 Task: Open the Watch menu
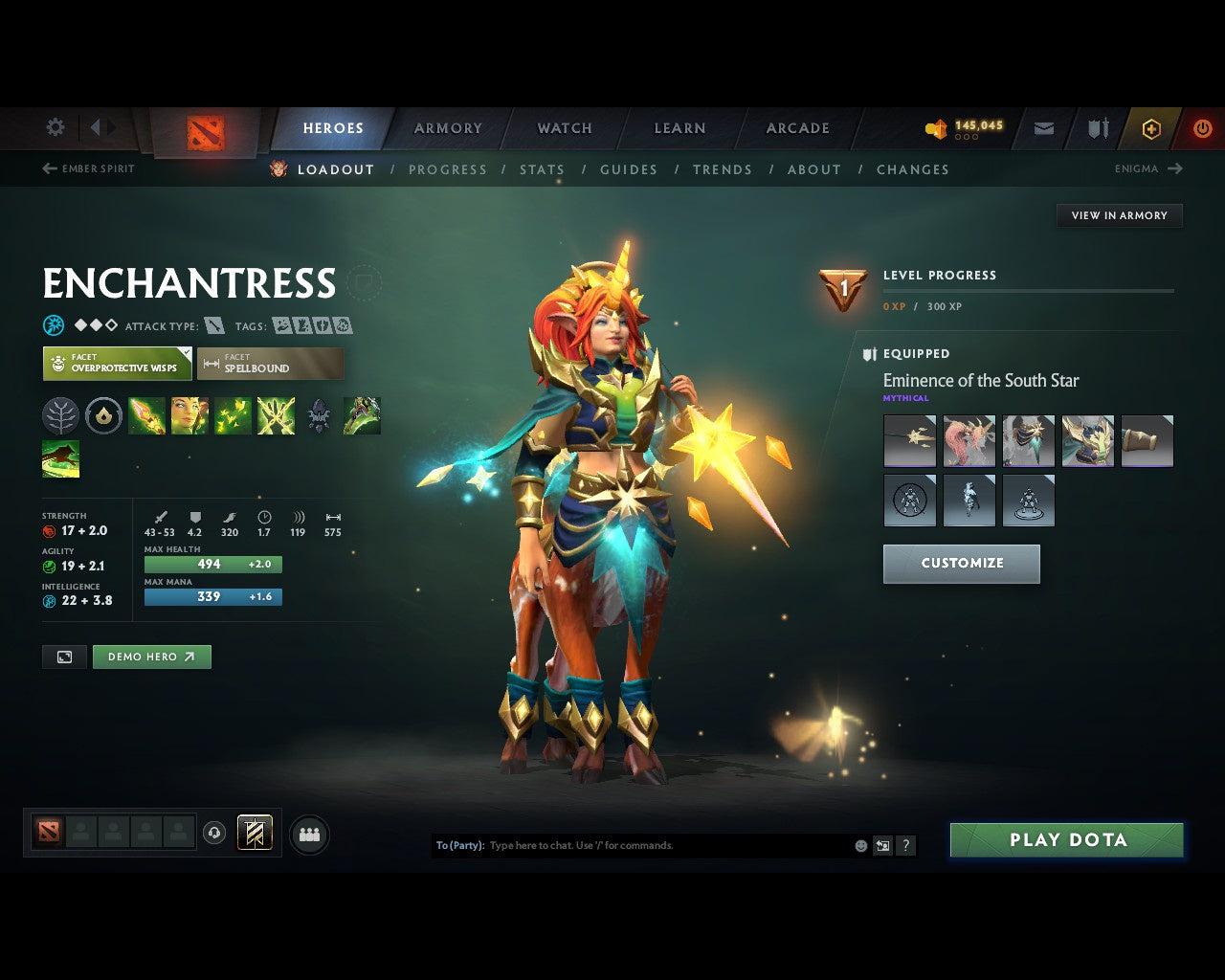[564, 127]
